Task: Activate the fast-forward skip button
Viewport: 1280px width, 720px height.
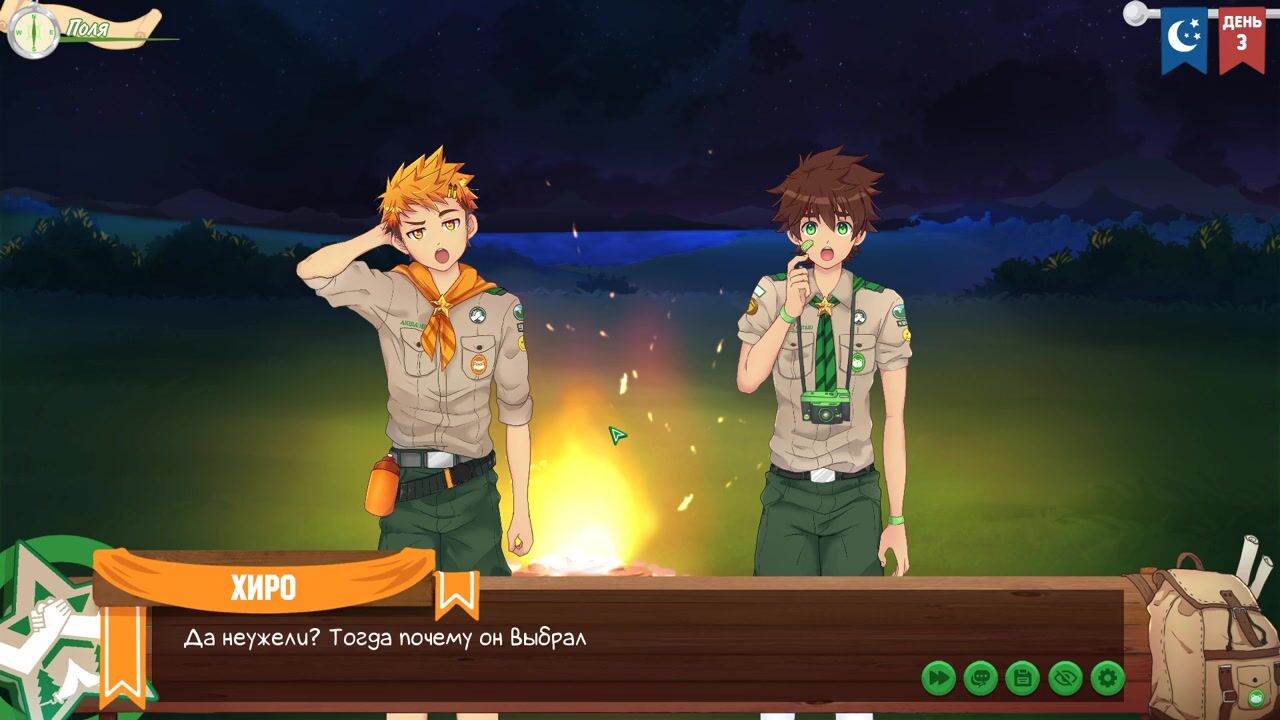Action: 938,678
